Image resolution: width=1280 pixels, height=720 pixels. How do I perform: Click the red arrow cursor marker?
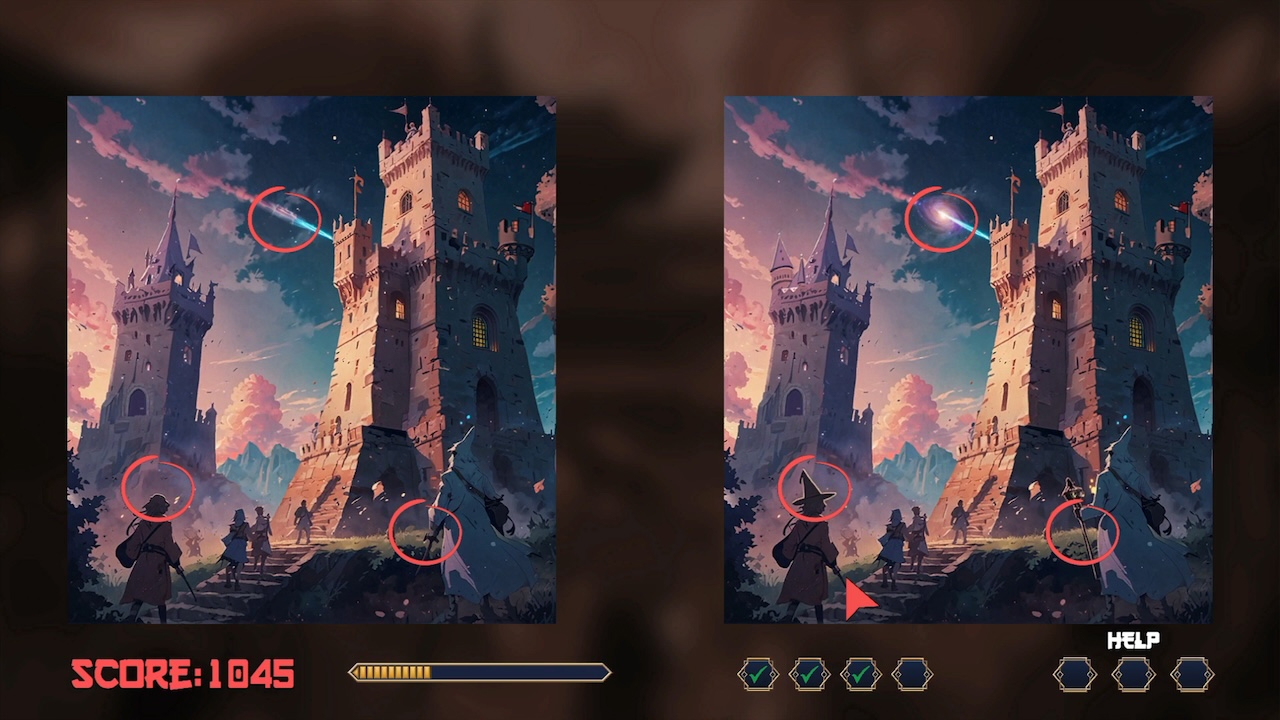pos(856,600)
